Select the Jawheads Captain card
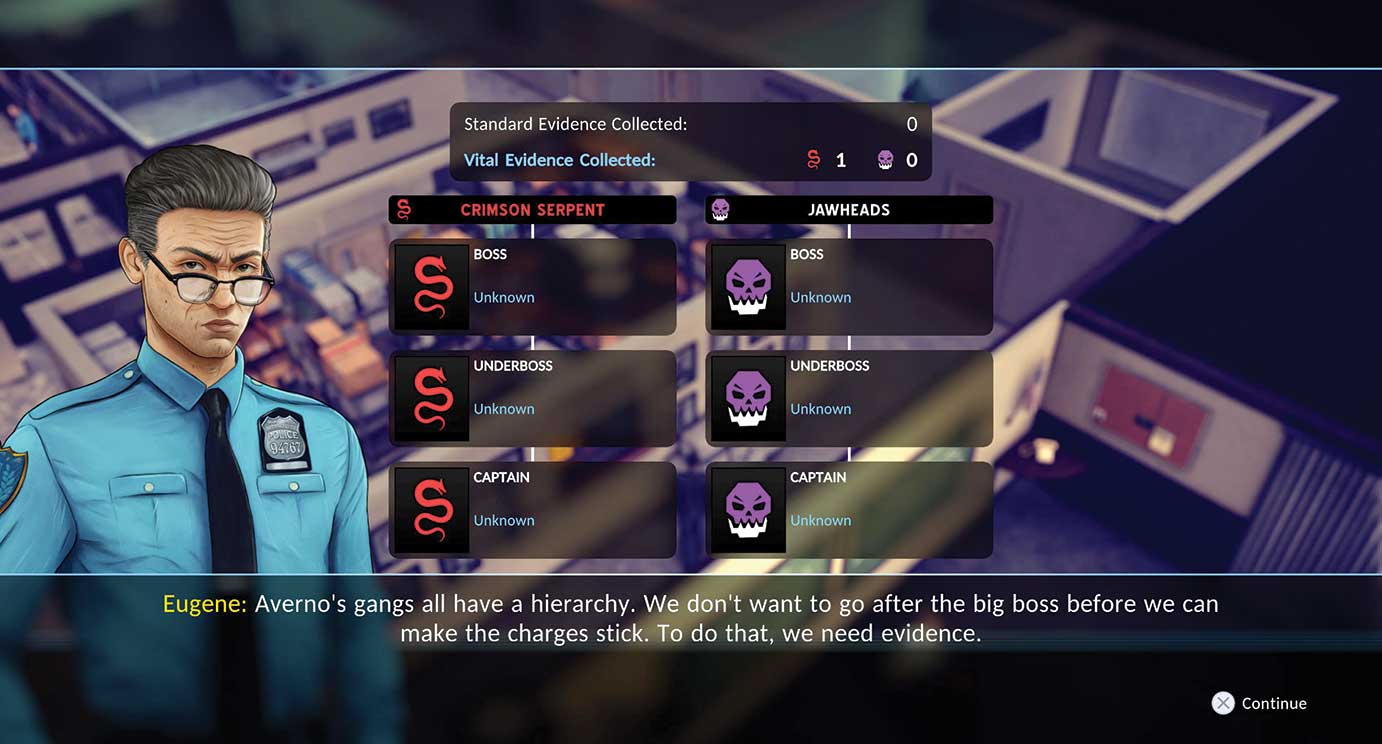Viewport: 1382px width, 744px height. click(849, 509)
